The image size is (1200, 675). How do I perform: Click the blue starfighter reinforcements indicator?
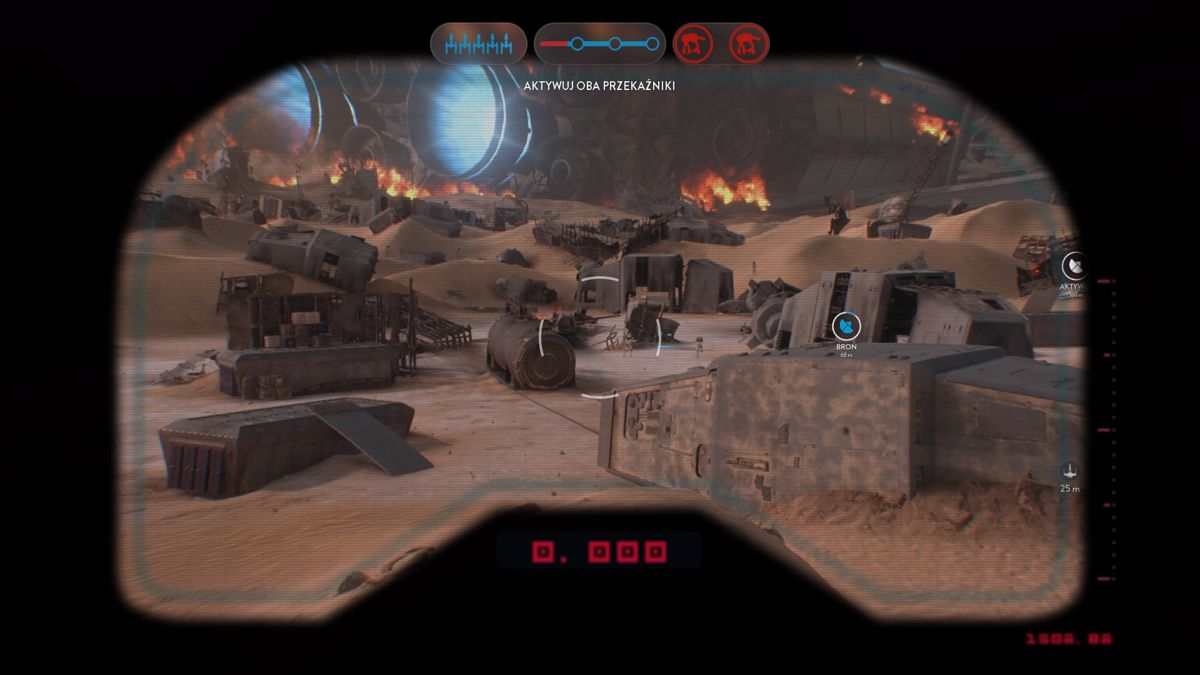coord(478,43)
